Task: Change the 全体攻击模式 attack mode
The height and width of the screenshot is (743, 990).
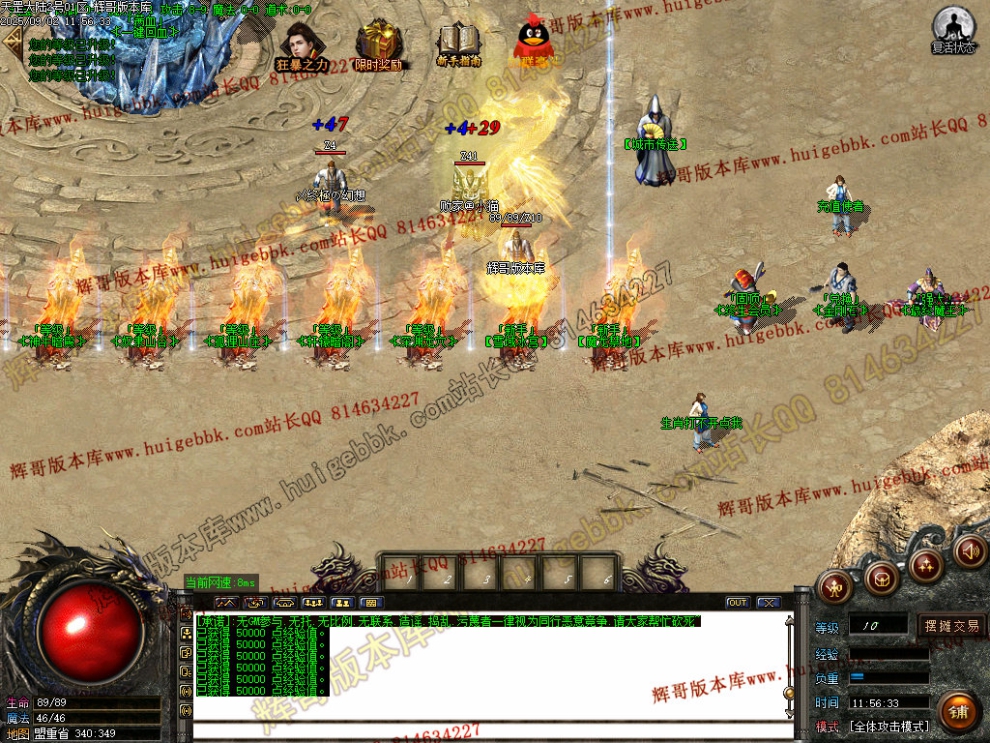Action: pos(889,726)
